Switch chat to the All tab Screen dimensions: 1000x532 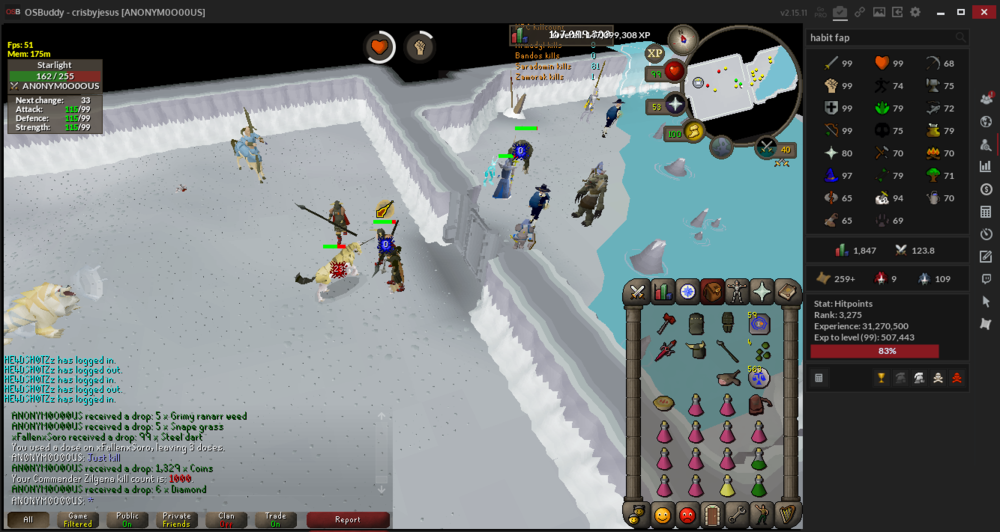tap(28, 520)
